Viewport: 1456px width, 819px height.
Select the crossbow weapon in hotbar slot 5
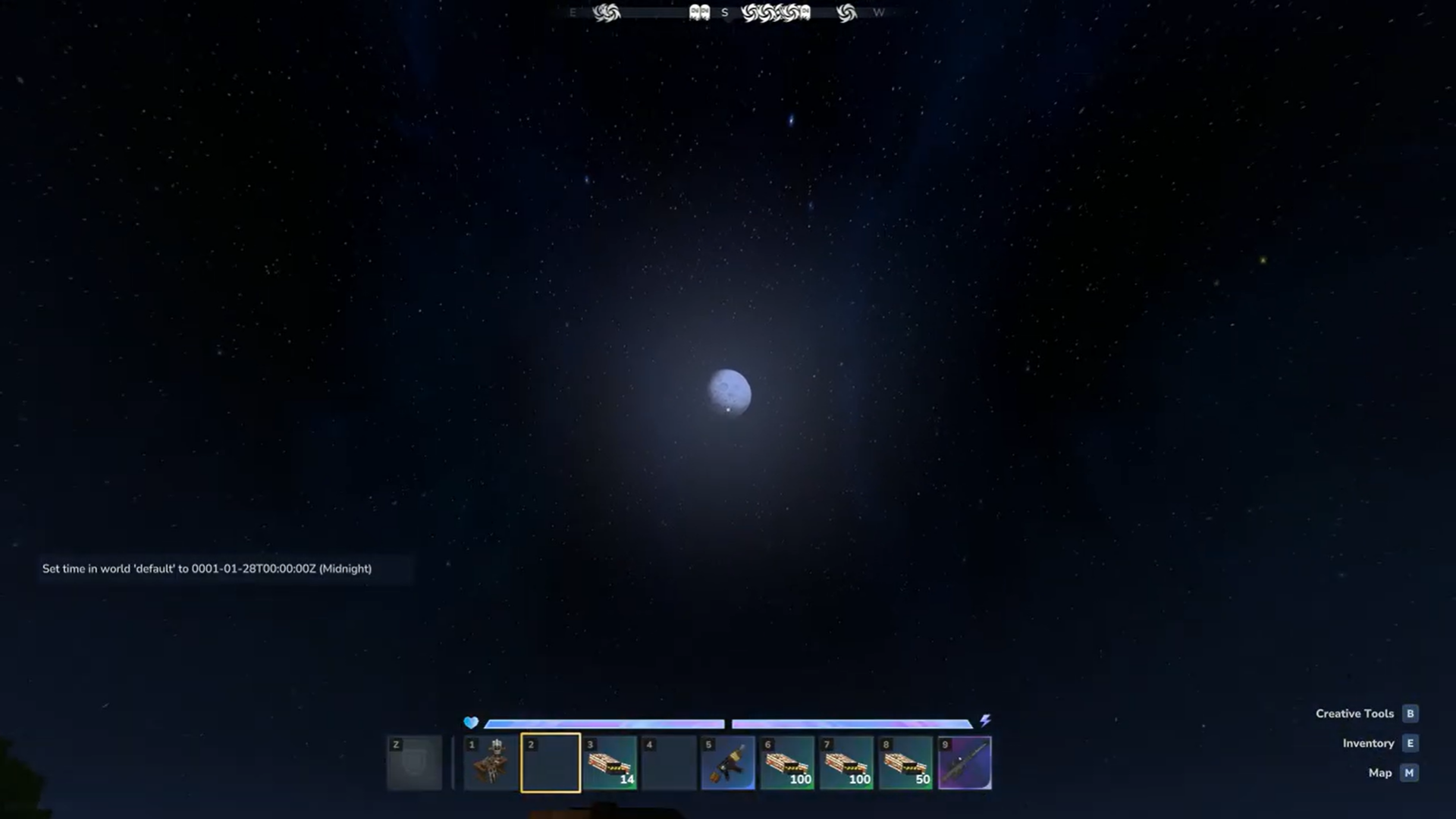(728, 762)
